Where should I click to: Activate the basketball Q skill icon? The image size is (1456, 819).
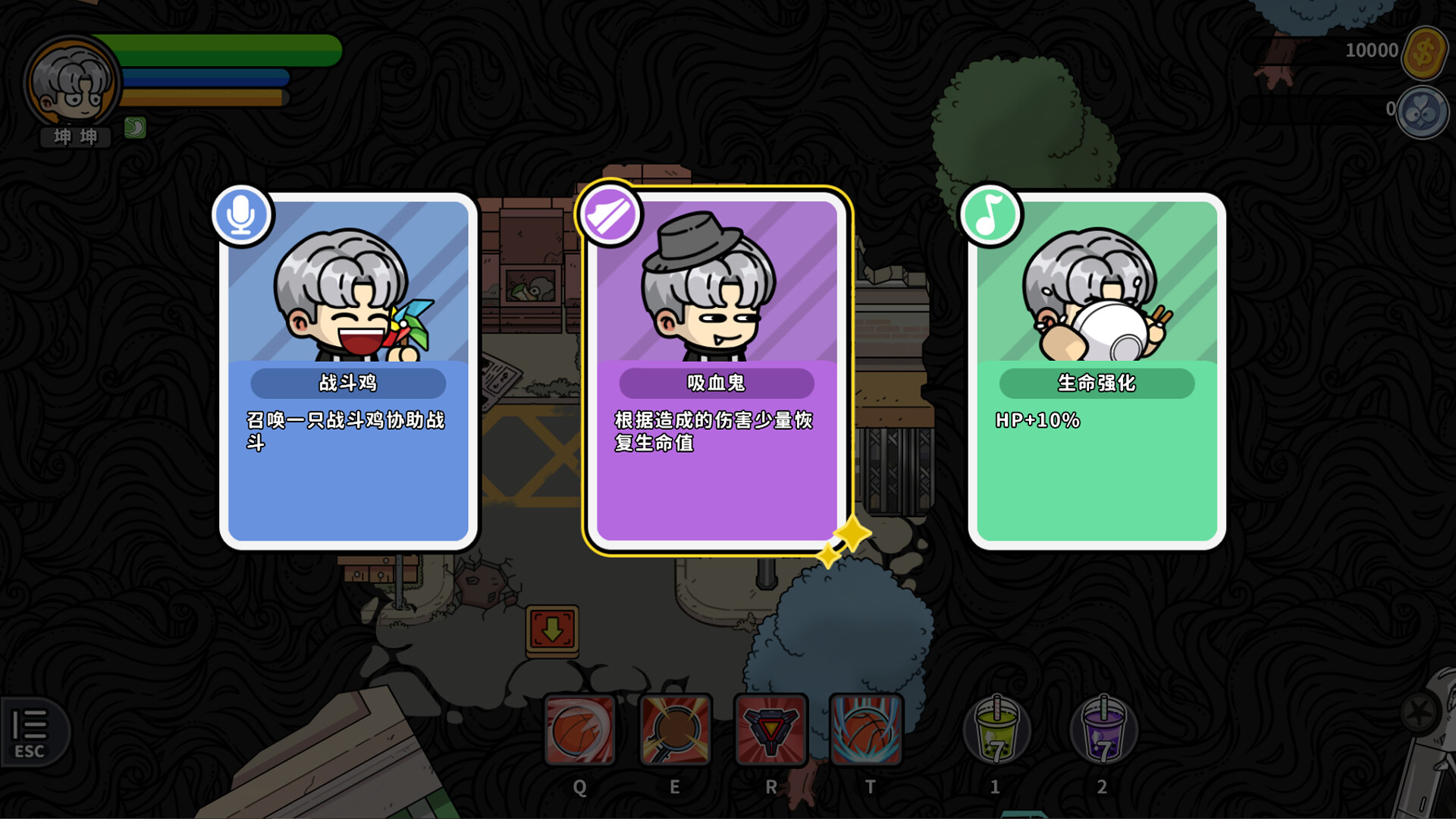(580, 730)
